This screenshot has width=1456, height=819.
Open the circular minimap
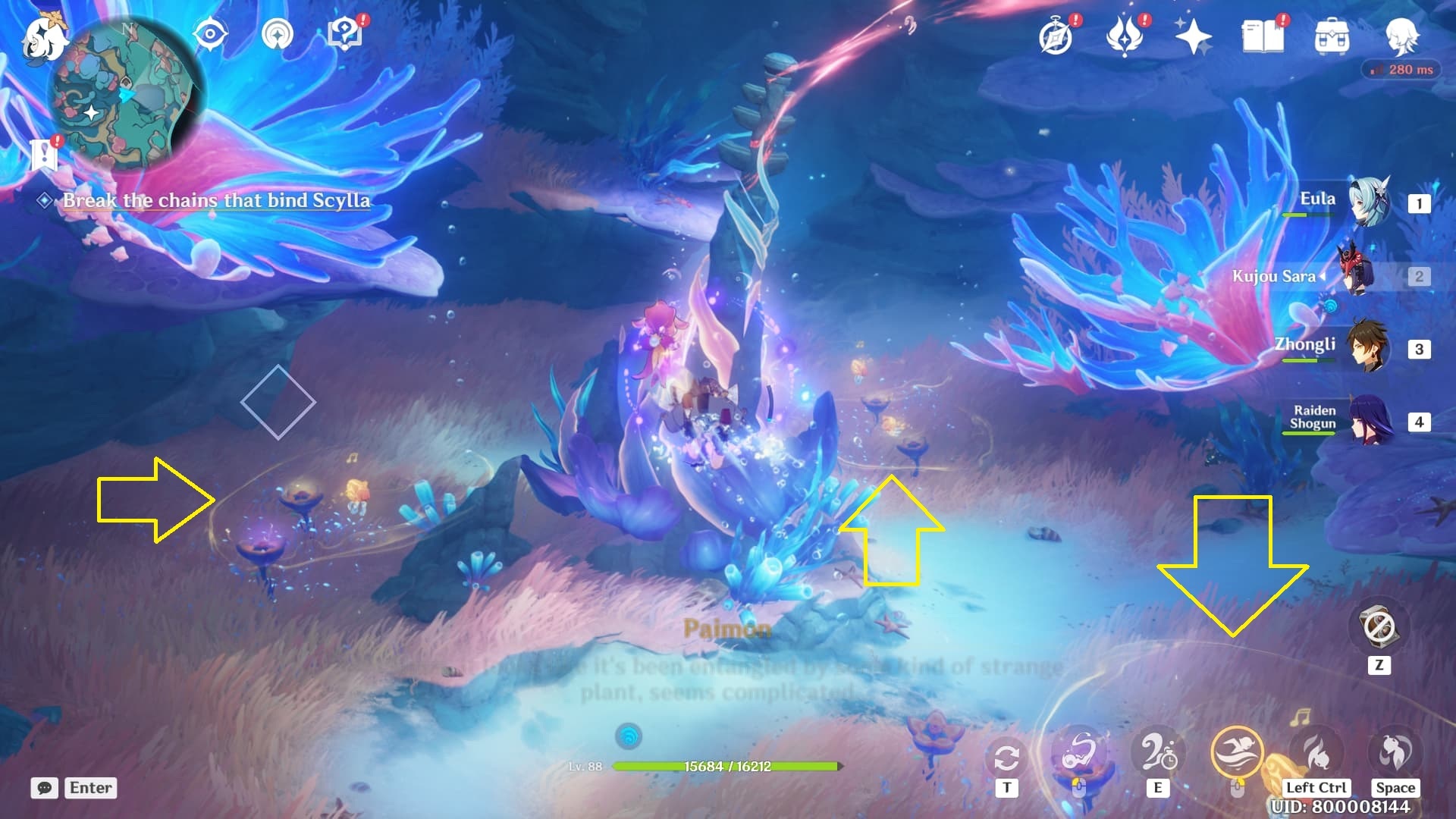(x=126, y=93)
